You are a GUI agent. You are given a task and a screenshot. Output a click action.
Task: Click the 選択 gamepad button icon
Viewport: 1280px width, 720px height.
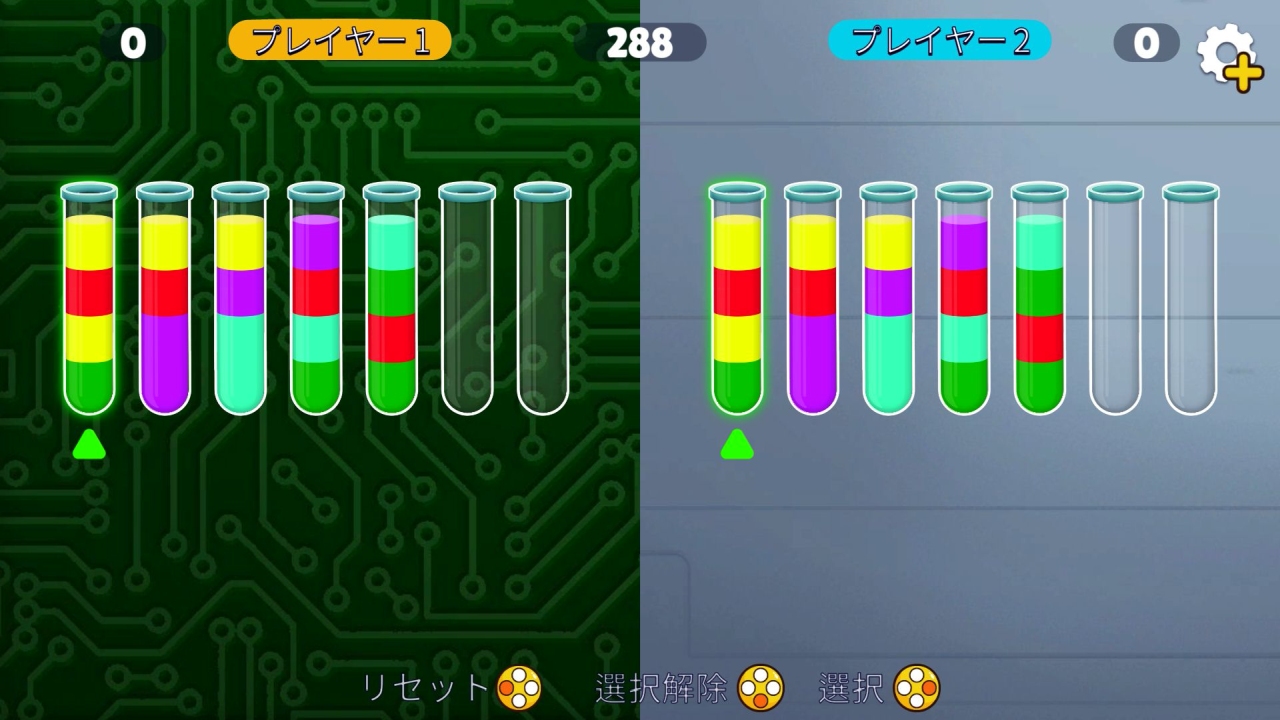[916, 688]
